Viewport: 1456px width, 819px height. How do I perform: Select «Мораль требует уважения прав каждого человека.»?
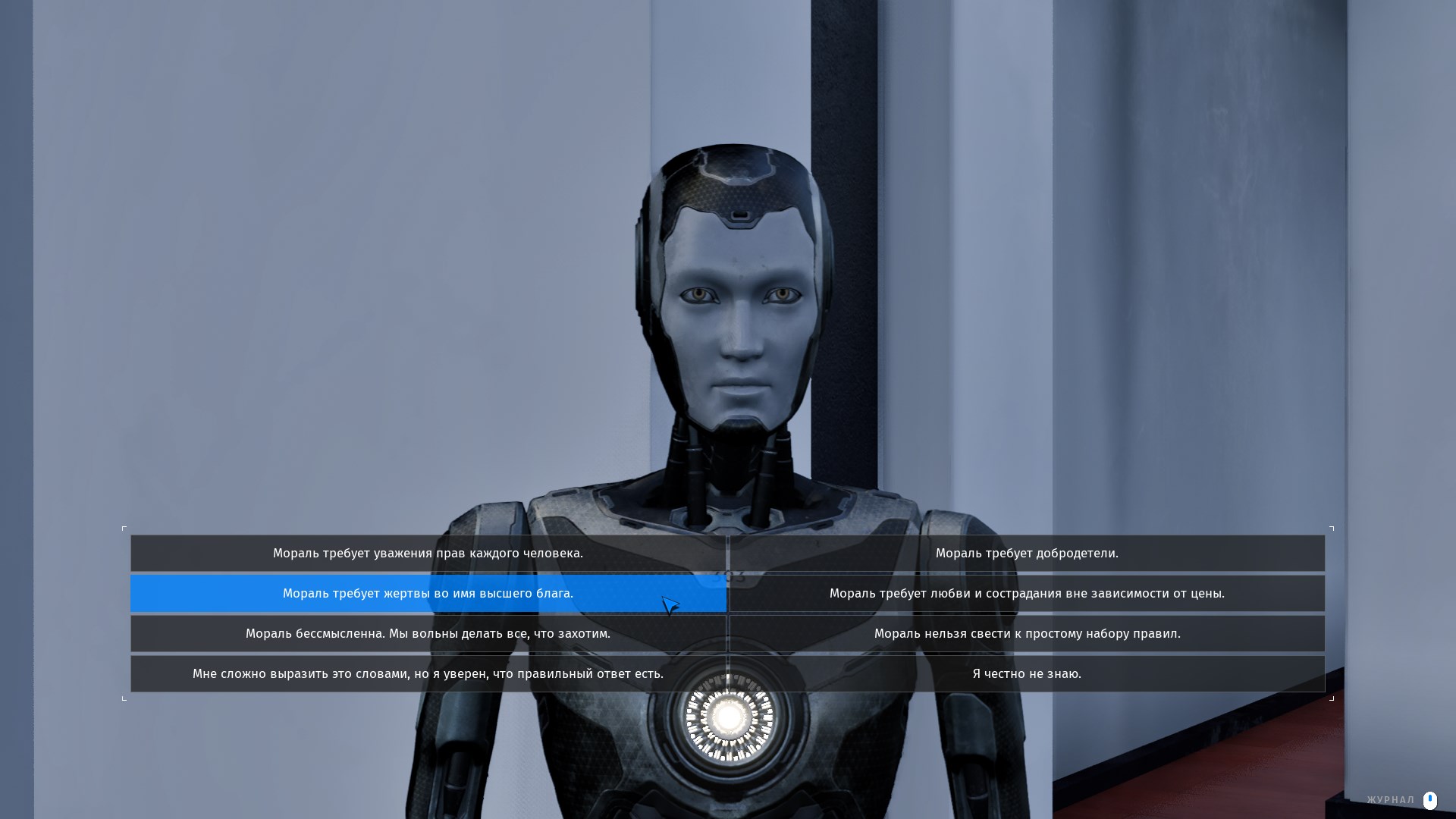click(x=428, y=554)
